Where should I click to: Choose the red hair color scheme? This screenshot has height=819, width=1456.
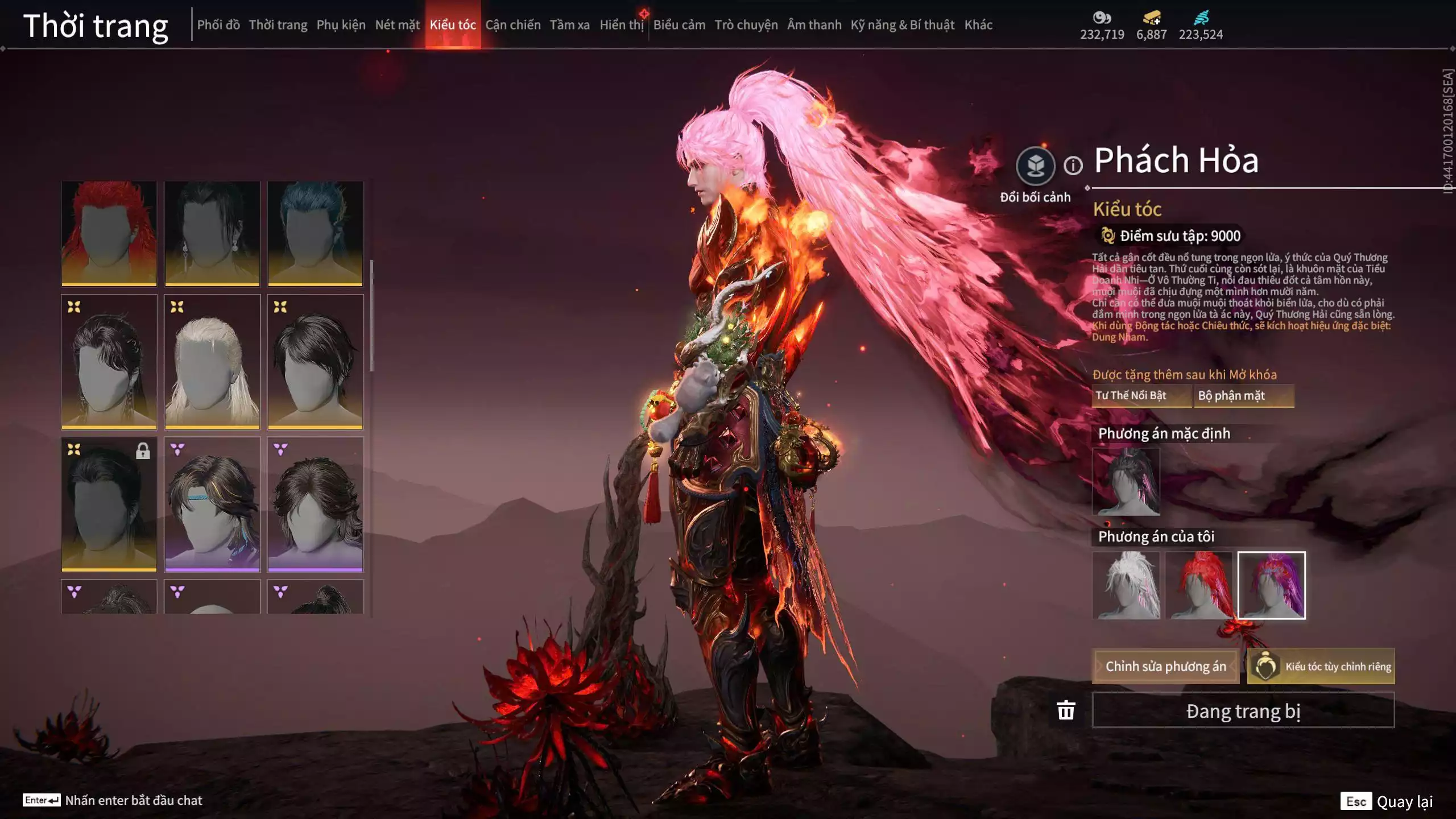click(1199, 585)
